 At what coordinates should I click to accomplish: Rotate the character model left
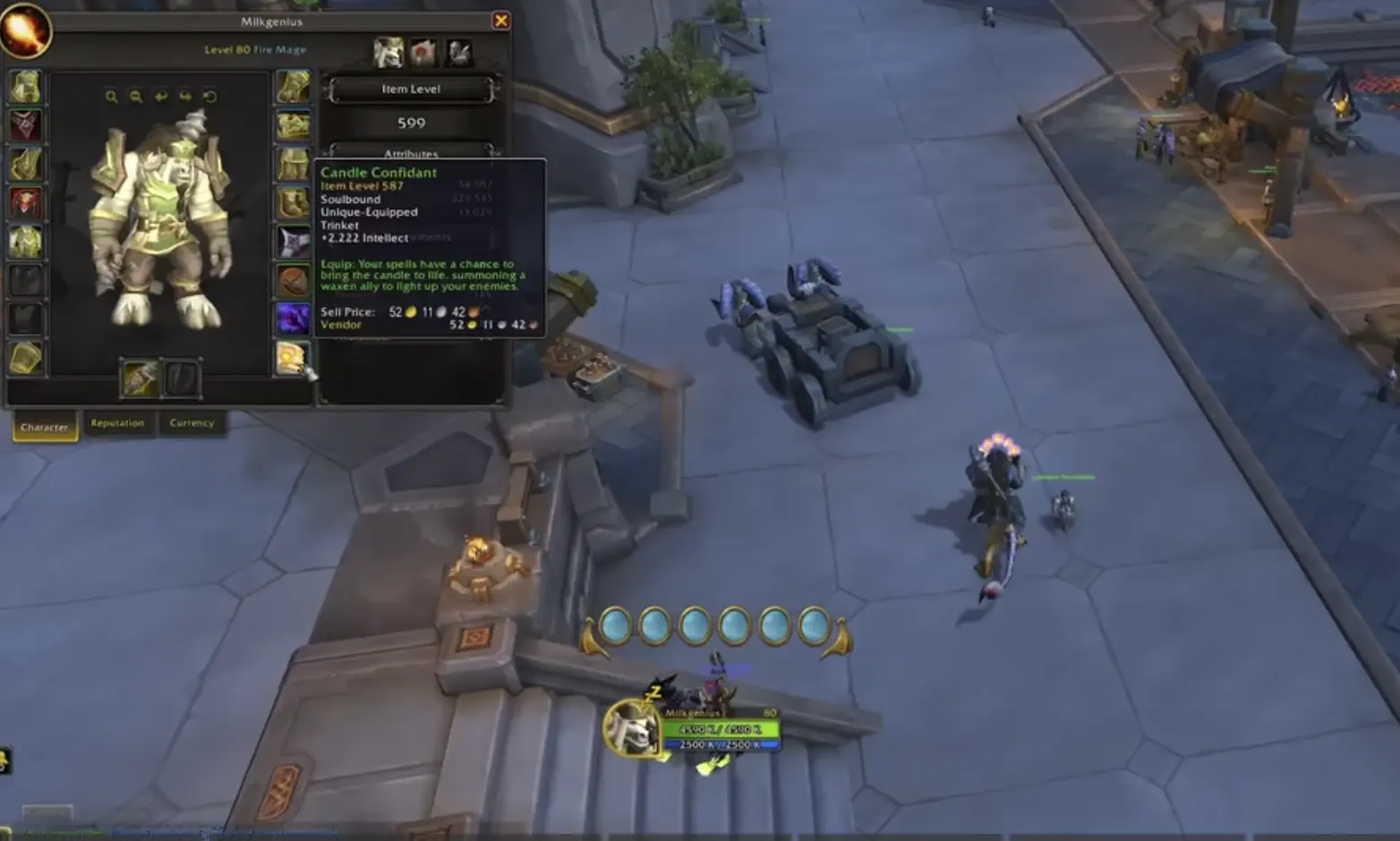161,96
